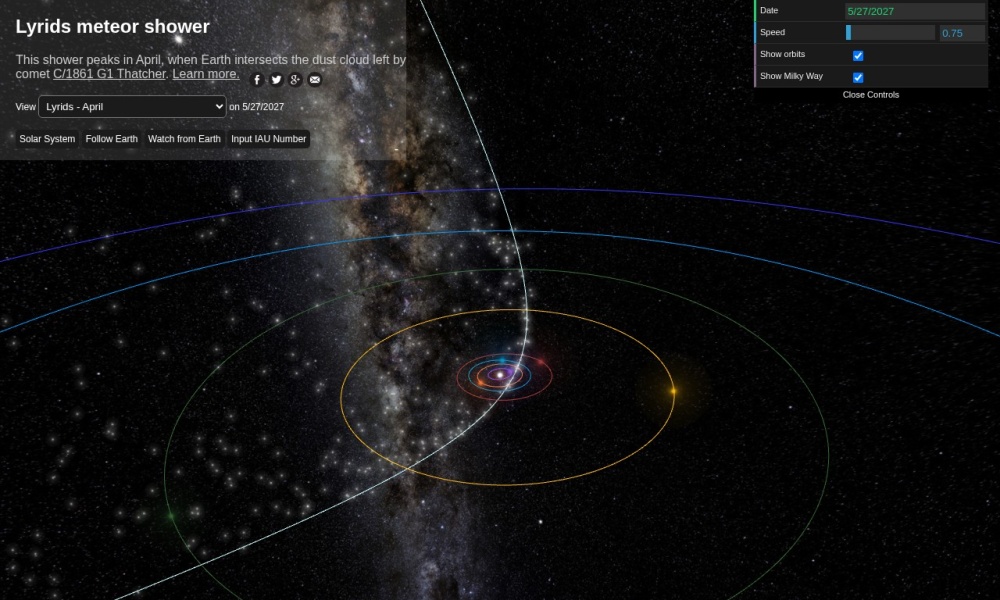Screen dimensions: 1000x600
Task: Open the Input IAU Number prompt
Action: (x=269, y=139)
